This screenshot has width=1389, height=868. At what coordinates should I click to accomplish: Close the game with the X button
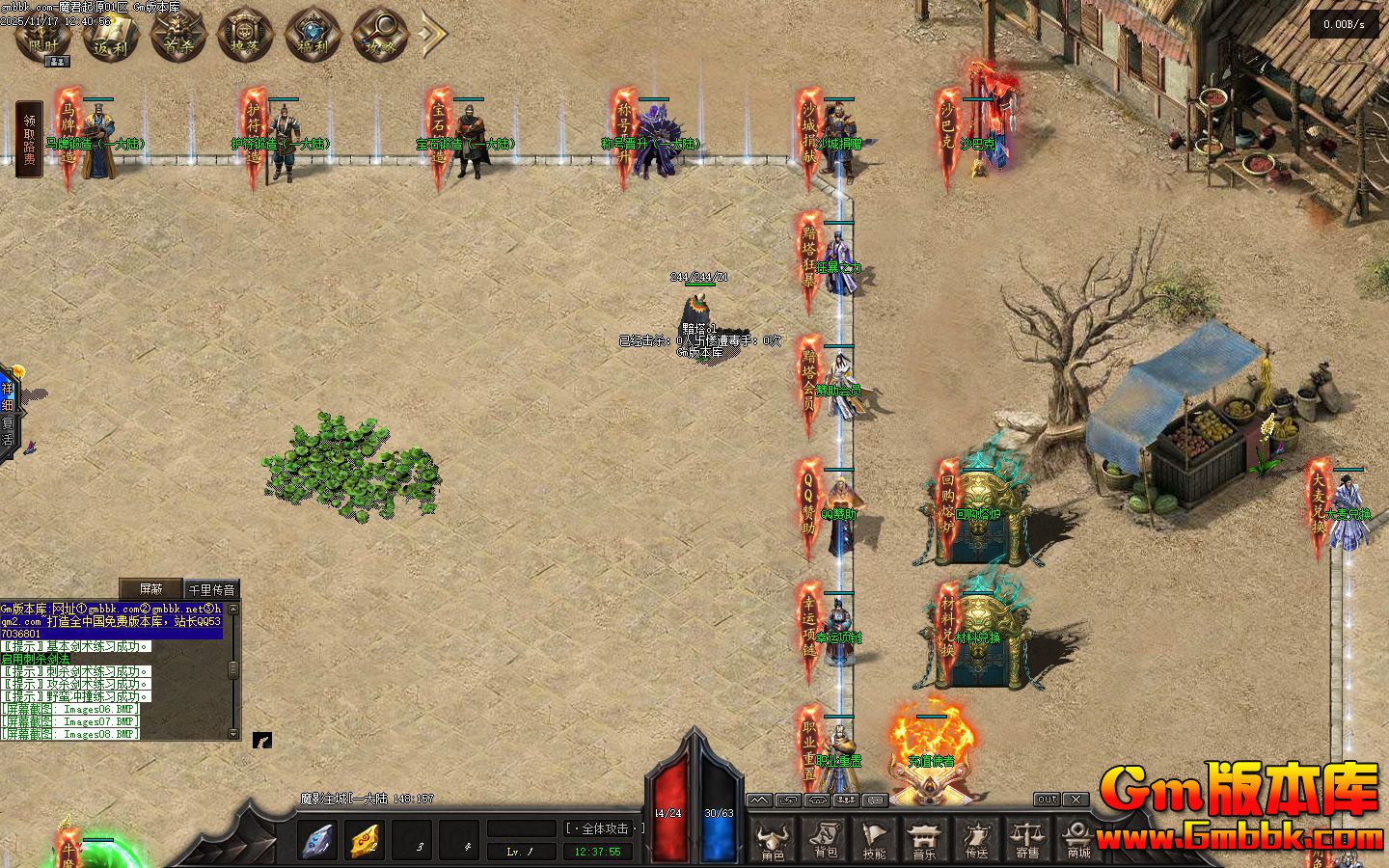[1076, 800]
